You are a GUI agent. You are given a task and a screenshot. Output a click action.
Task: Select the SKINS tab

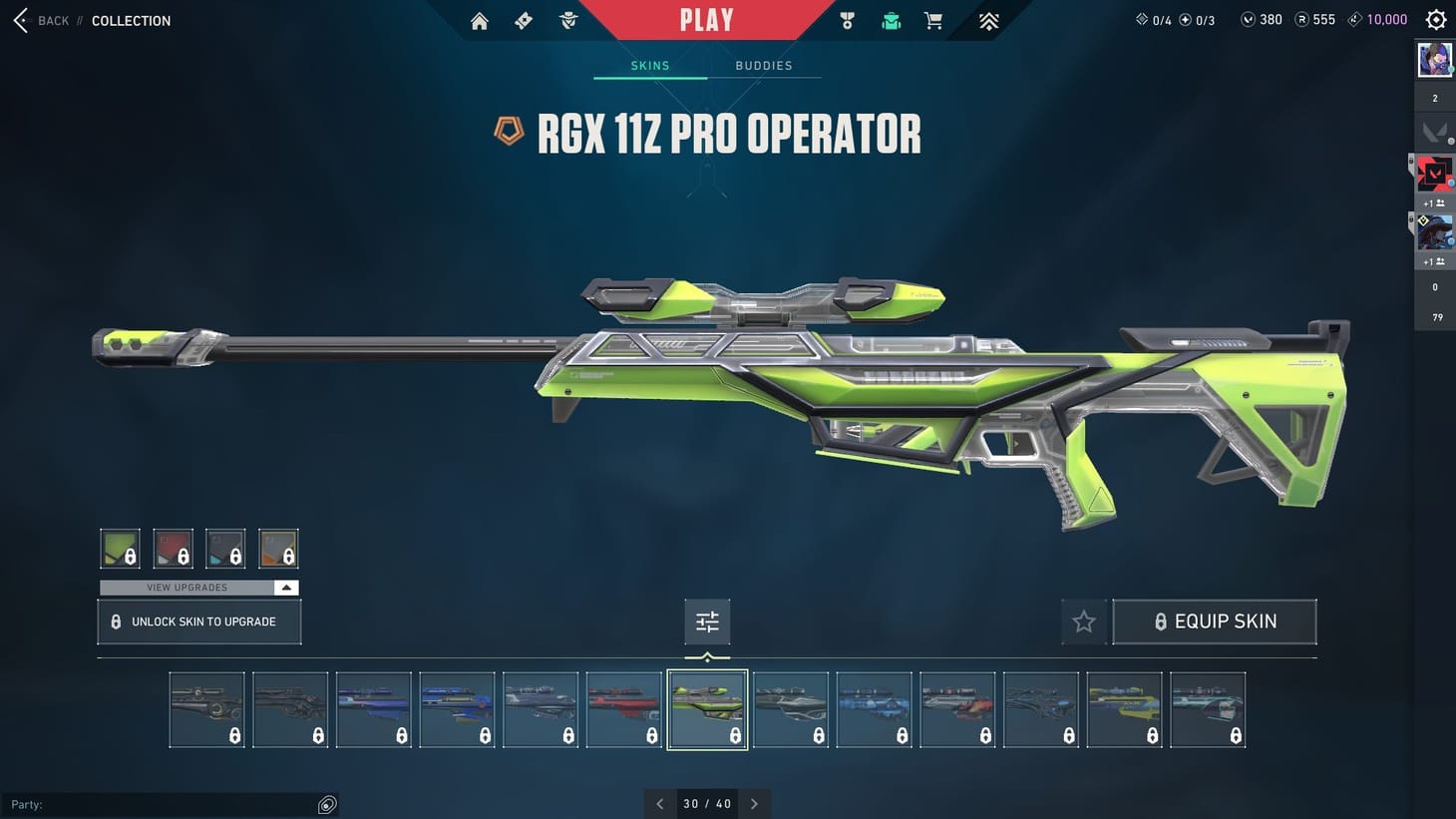(x=649, y=65)
